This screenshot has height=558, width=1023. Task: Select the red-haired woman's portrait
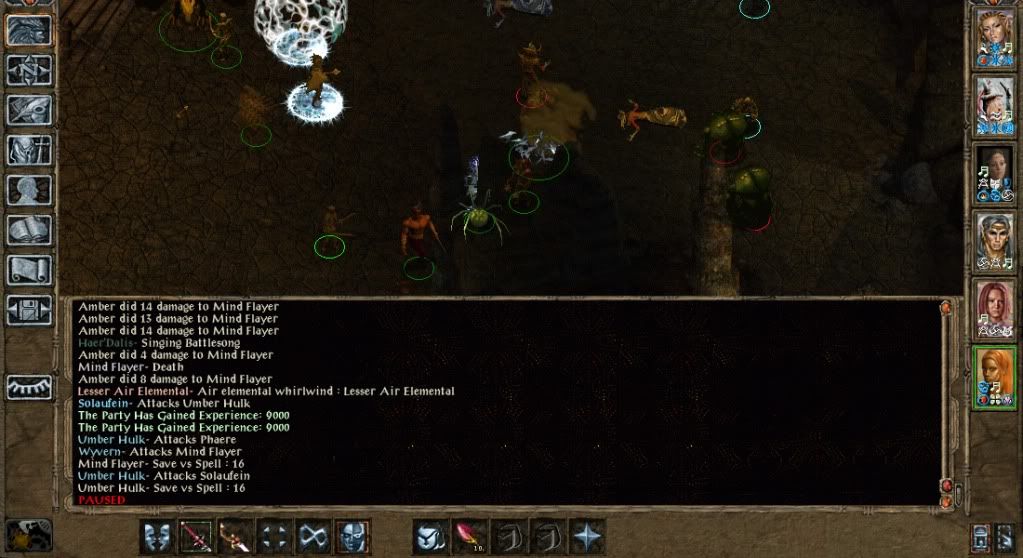[x=995, y=310]
